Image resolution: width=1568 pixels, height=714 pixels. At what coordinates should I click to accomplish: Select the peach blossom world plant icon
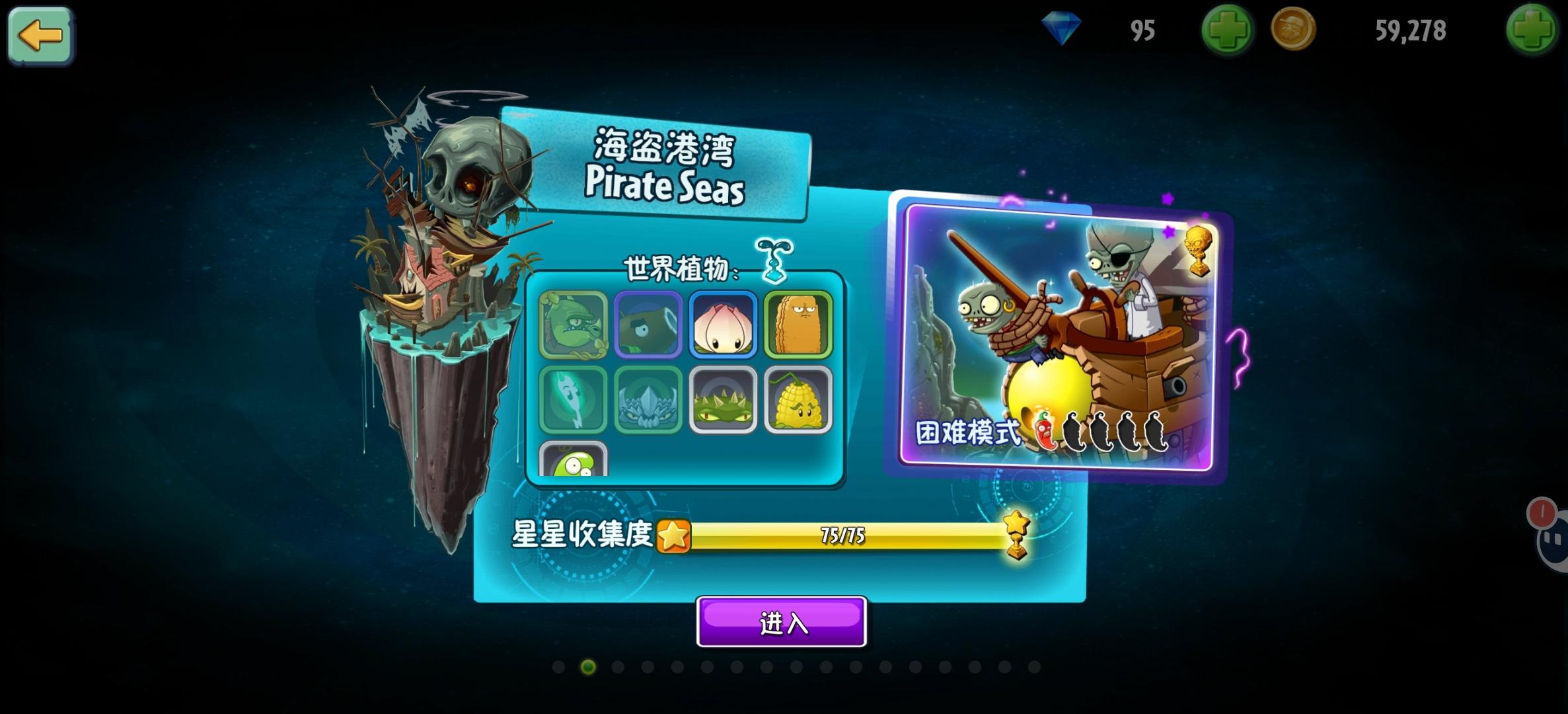coord(723,327)
